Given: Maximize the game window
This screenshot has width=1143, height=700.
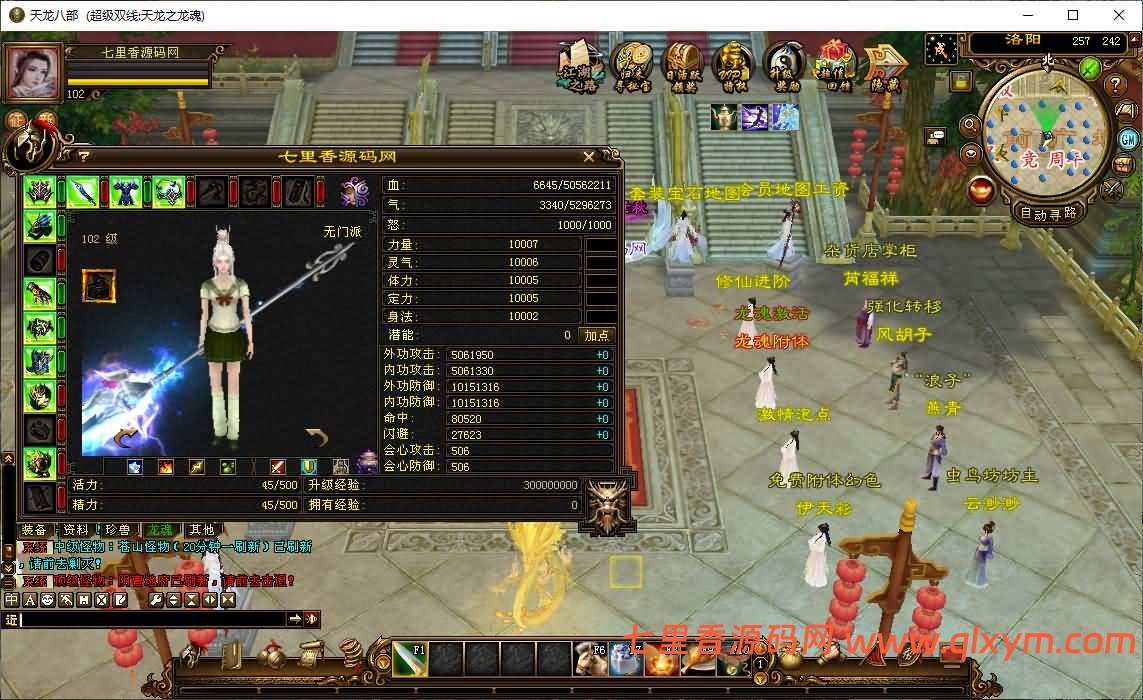Looking at the screenshot, I should [1073, 15].
